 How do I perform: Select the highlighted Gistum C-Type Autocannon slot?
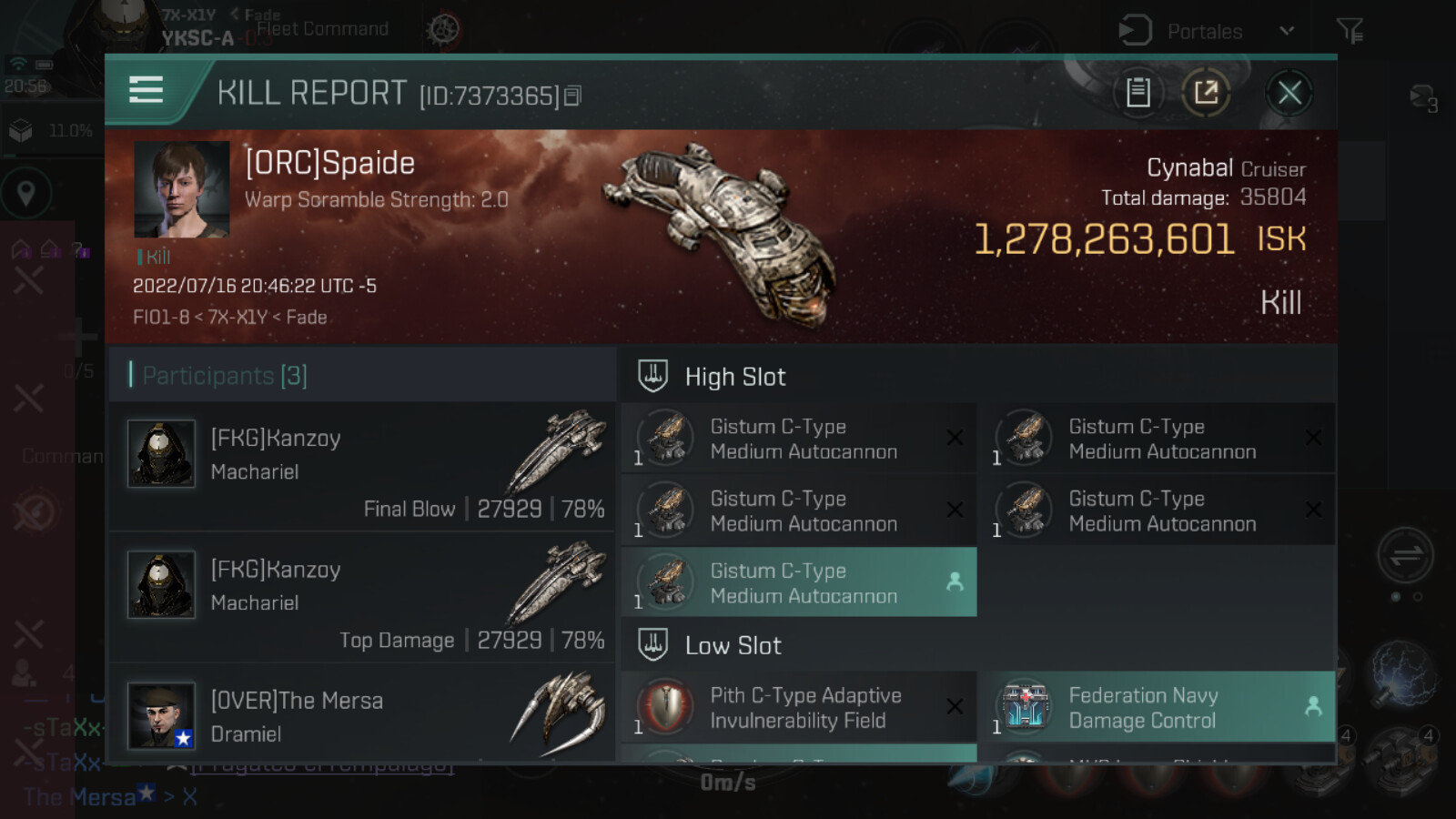coord(799,582)
